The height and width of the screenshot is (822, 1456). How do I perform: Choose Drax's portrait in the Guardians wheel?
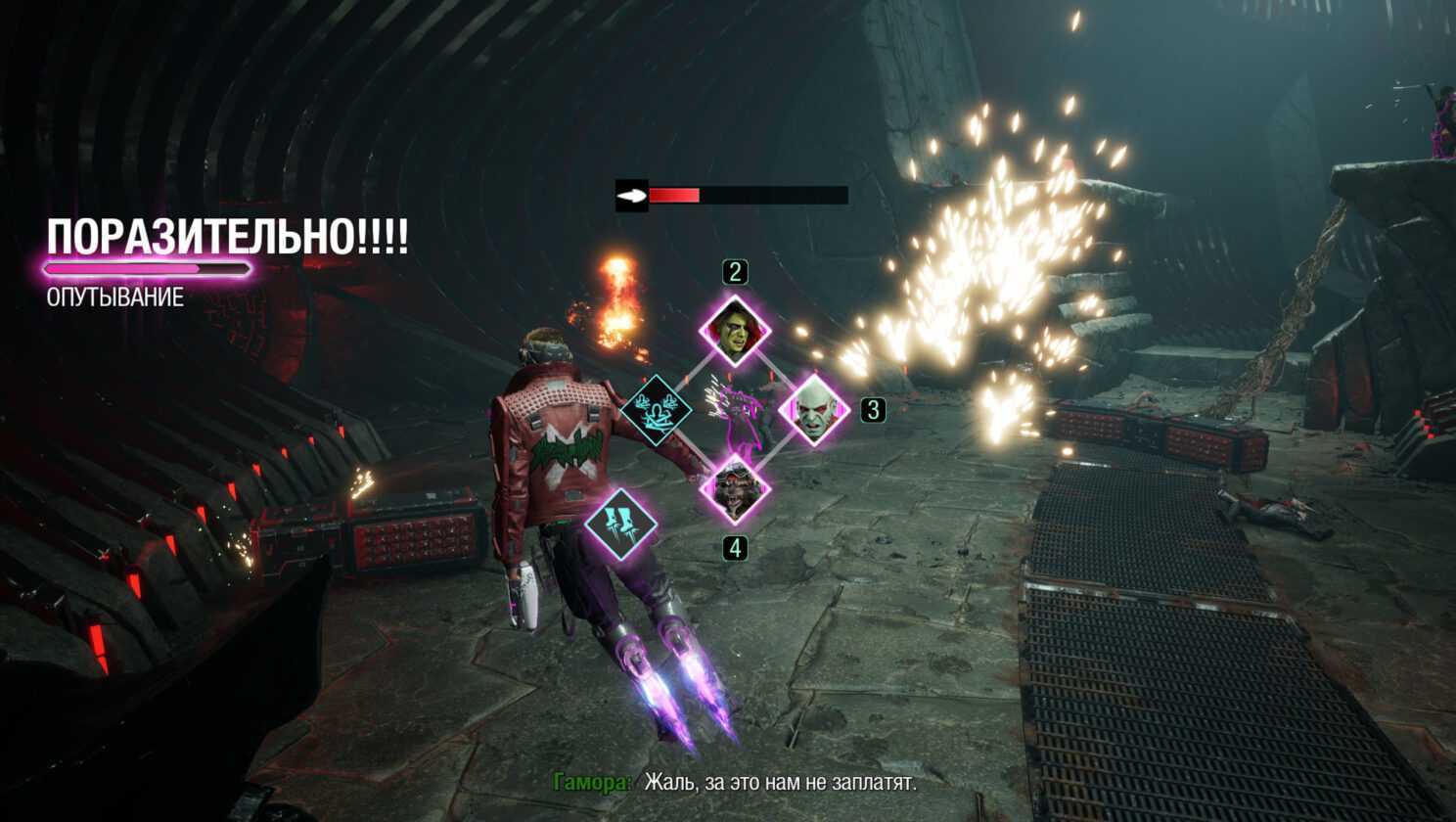click(813, 410)
